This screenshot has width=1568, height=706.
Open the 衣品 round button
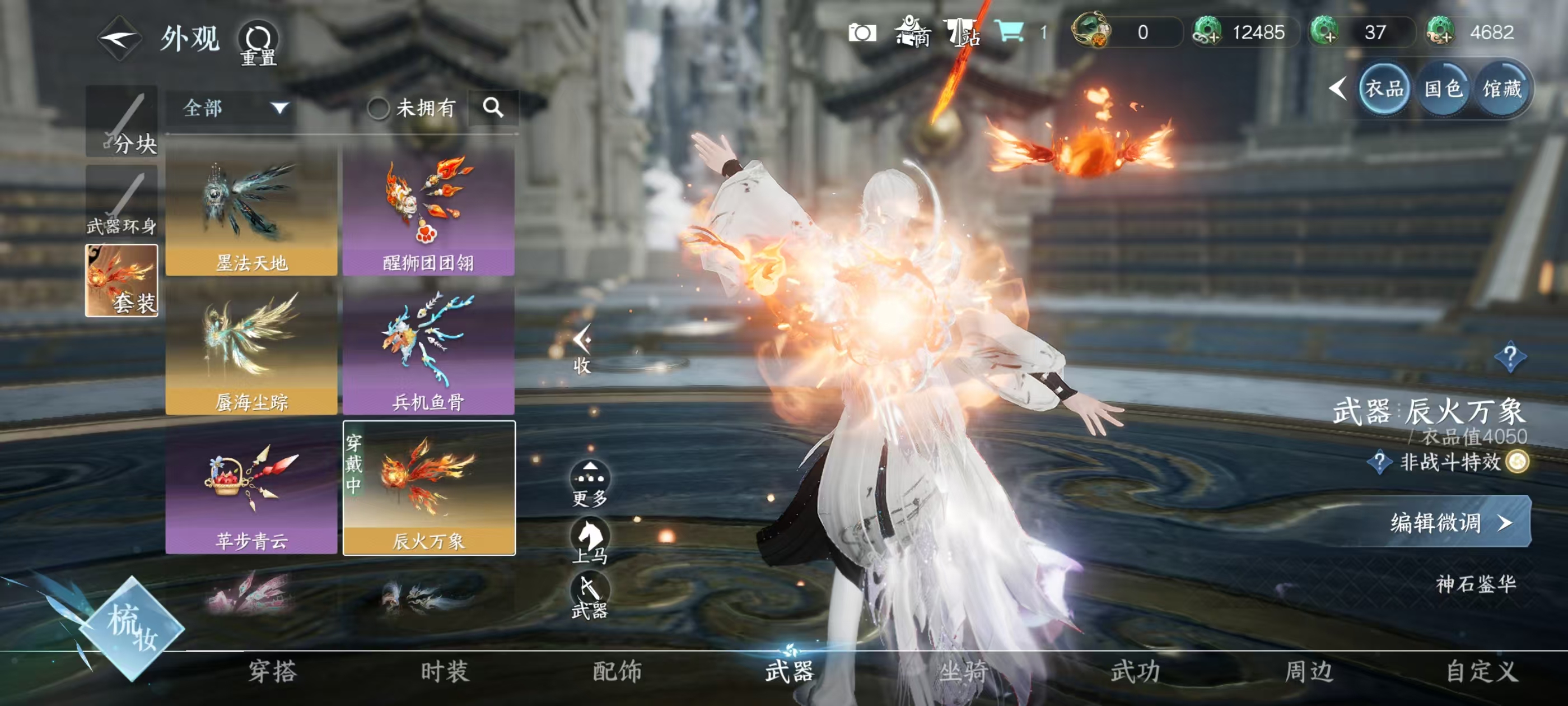[x=1384, y=89]
